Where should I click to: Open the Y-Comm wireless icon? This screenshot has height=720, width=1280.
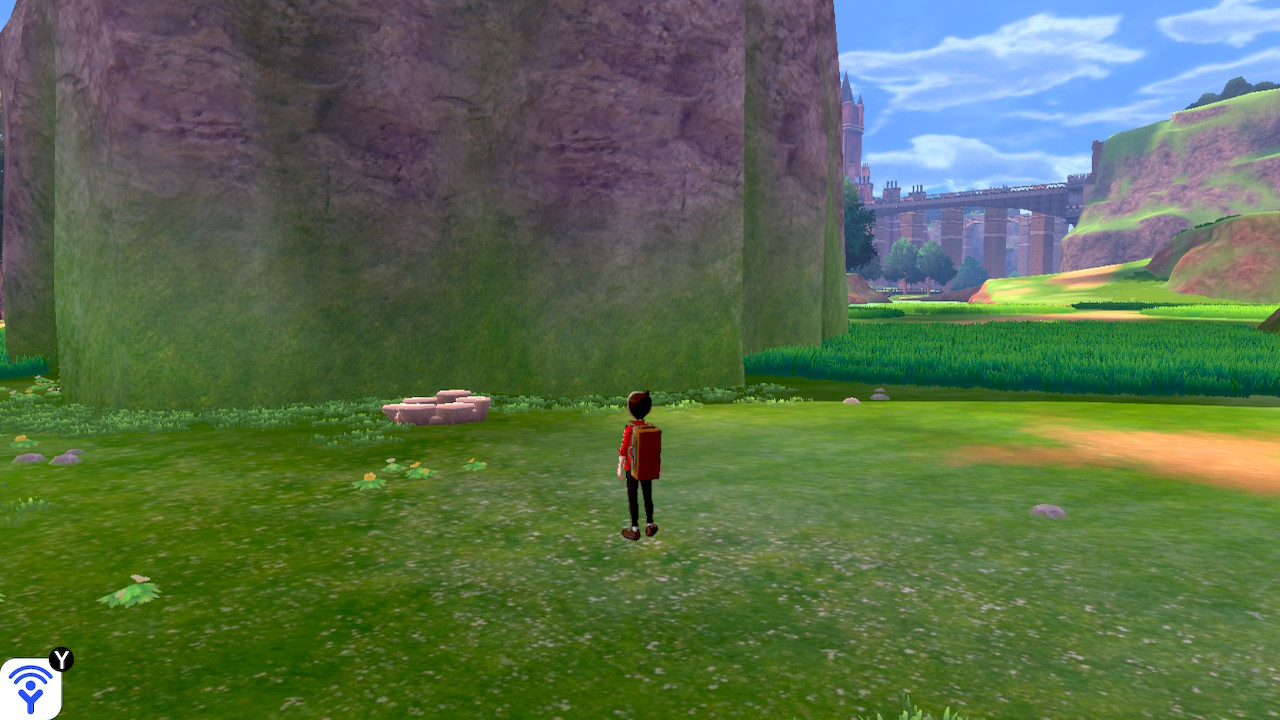point(30,688)
